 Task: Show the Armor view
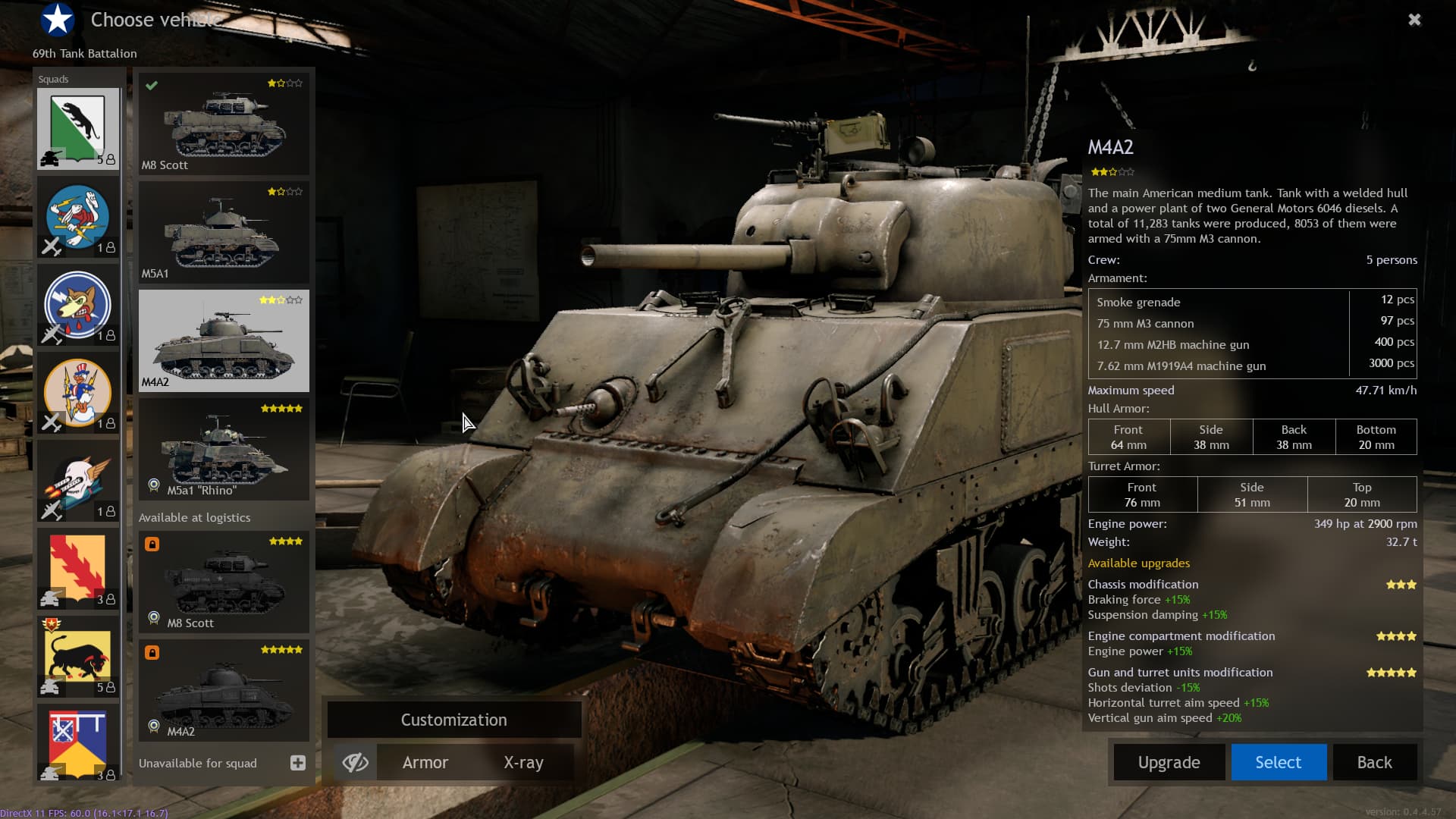[x=425, y=762]
